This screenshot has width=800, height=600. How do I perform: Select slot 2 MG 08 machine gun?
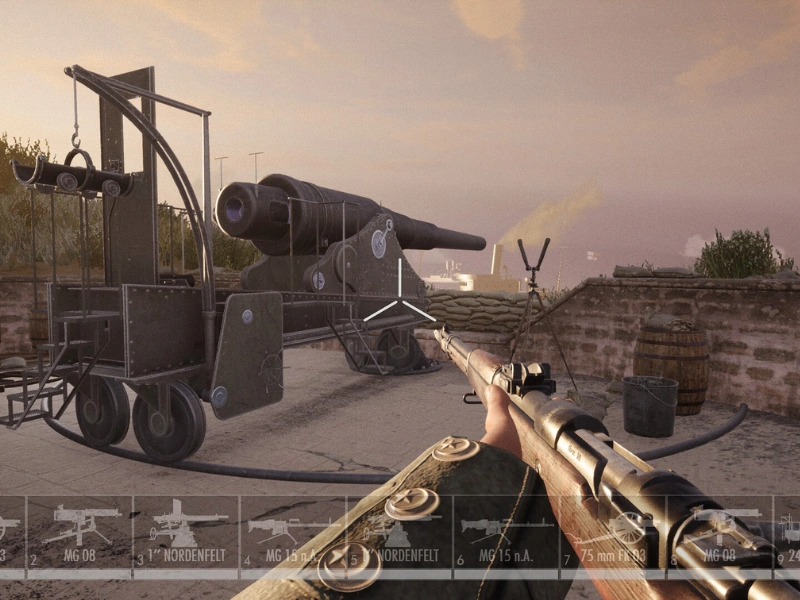[80, 532]
